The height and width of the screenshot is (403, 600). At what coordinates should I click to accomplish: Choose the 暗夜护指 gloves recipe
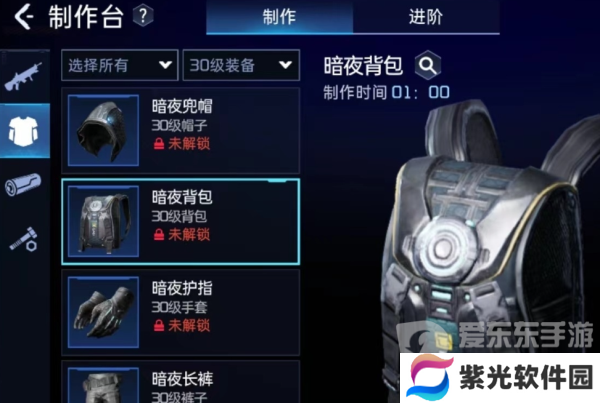181,307
